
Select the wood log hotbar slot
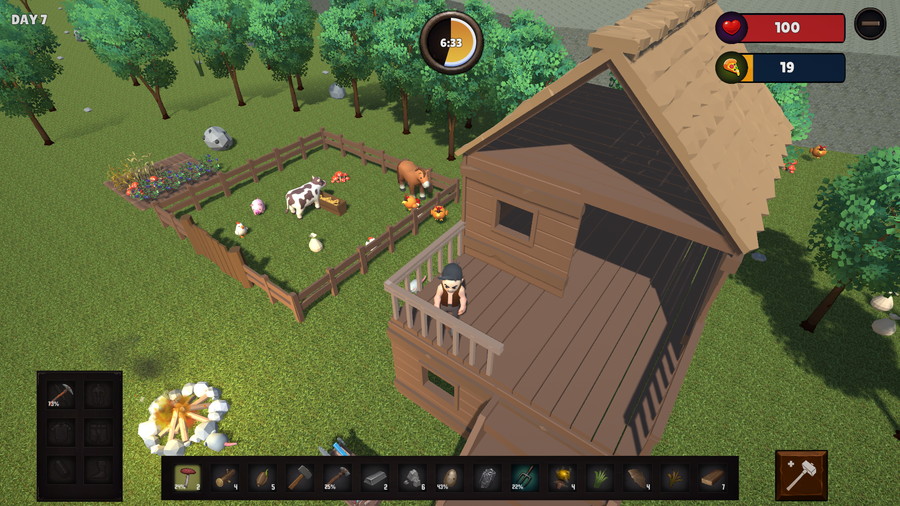[225, 477]
